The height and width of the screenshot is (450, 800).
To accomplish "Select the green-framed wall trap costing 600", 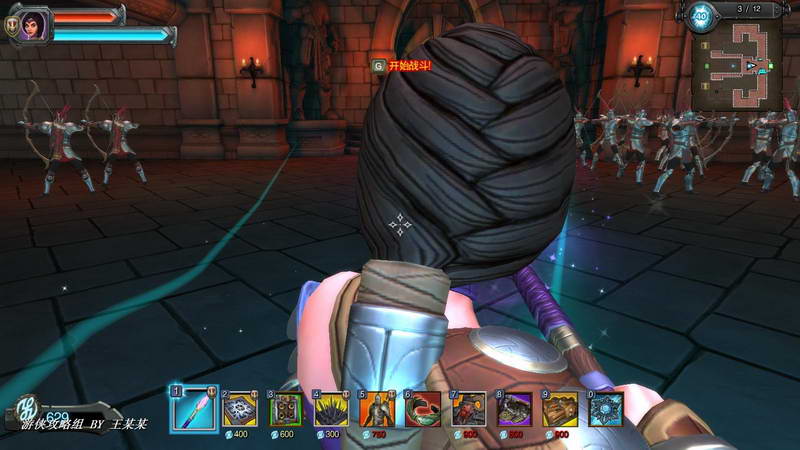I will tap(286, 409).
